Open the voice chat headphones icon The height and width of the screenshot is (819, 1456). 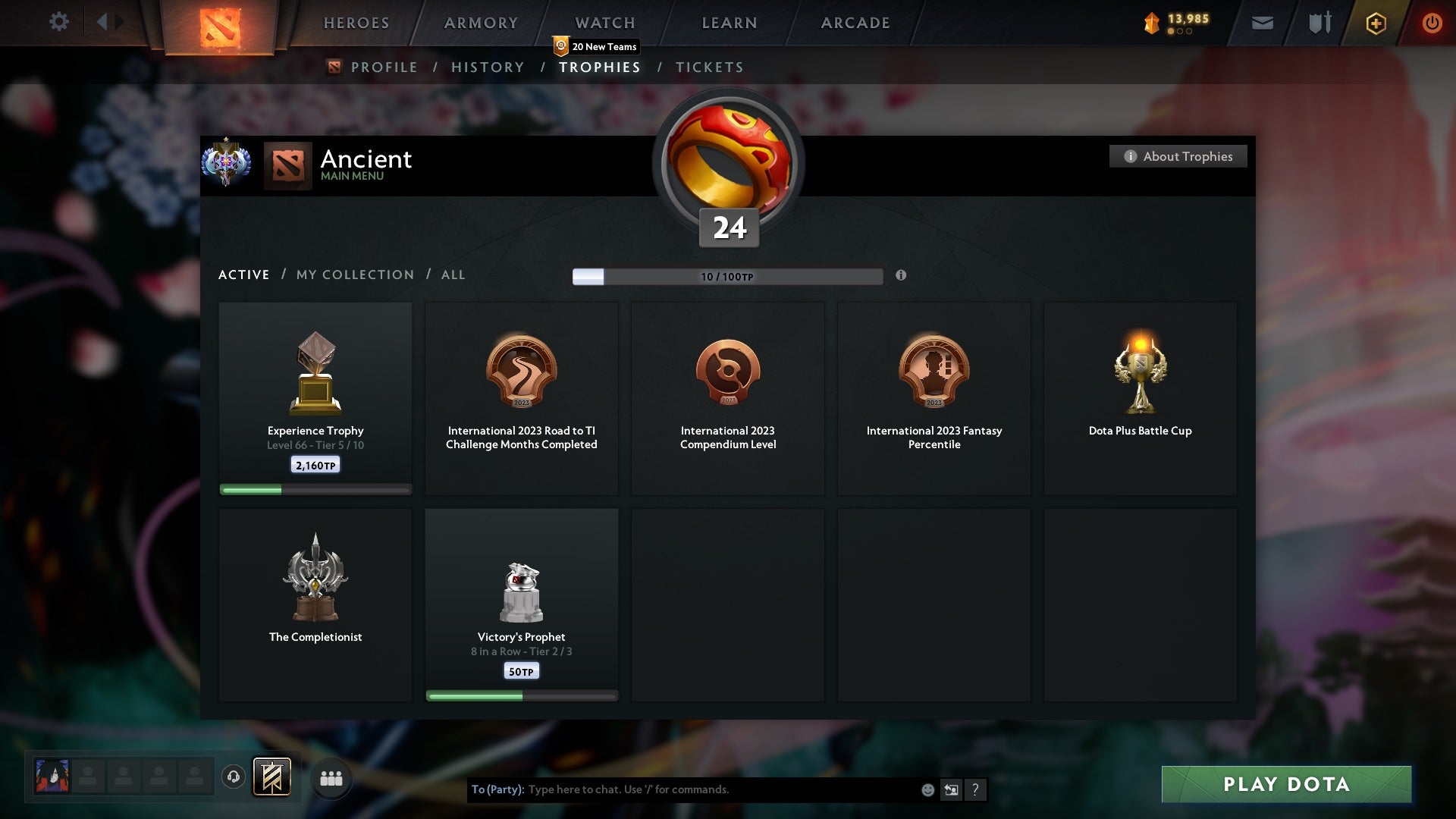pyautogui.click(x=233, y=777)
